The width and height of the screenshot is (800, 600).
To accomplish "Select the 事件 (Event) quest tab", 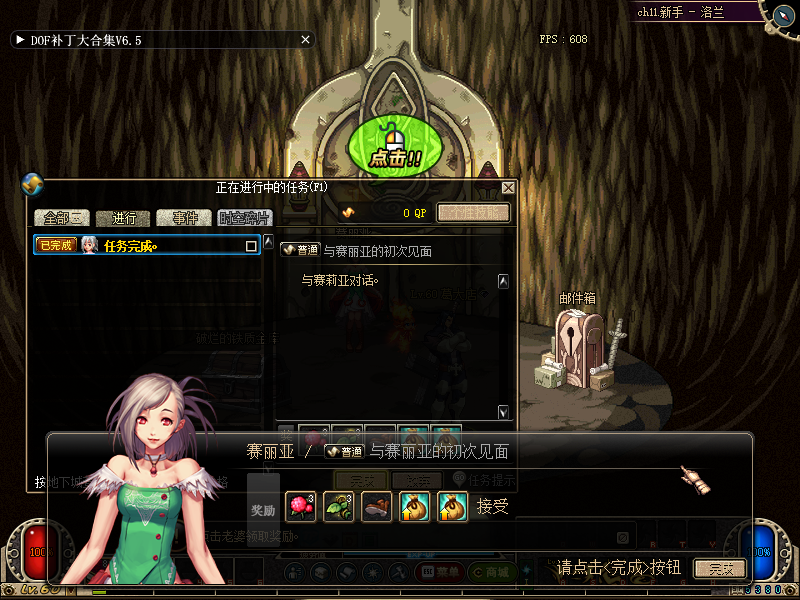I will [185, 218].
